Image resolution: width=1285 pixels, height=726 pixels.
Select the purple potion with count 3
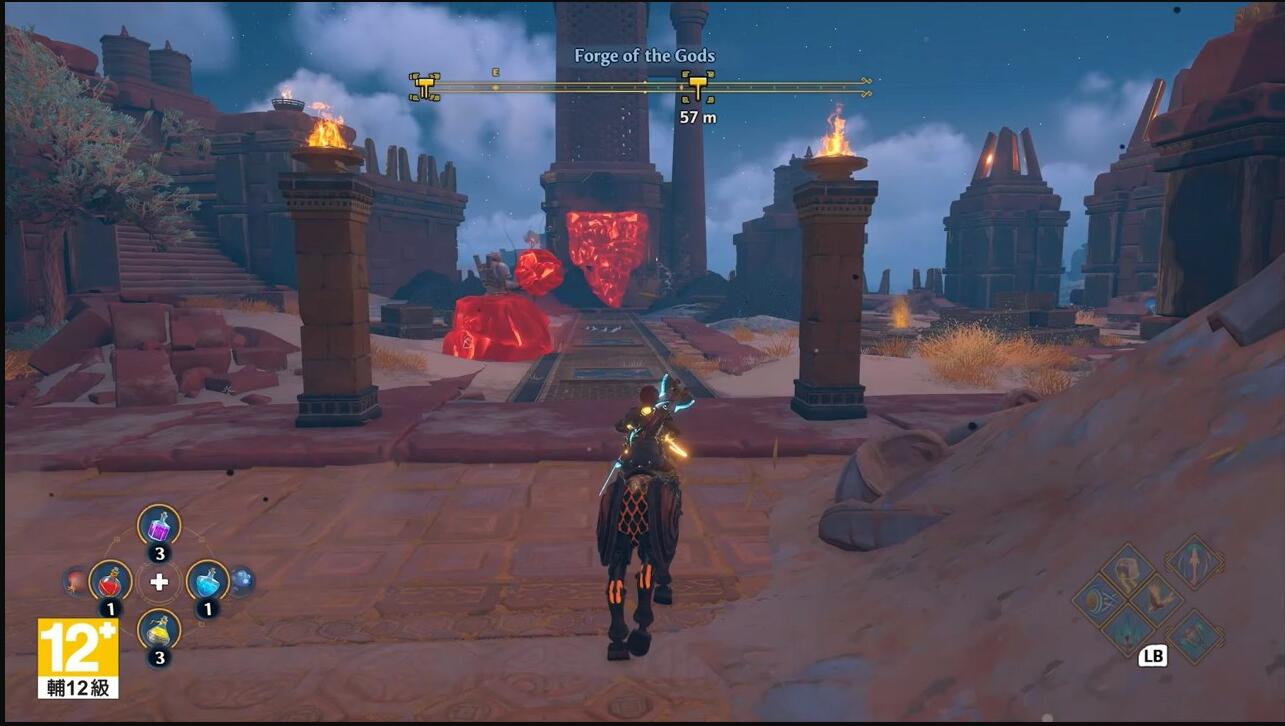pyautogui.click(x=159, y=526)
